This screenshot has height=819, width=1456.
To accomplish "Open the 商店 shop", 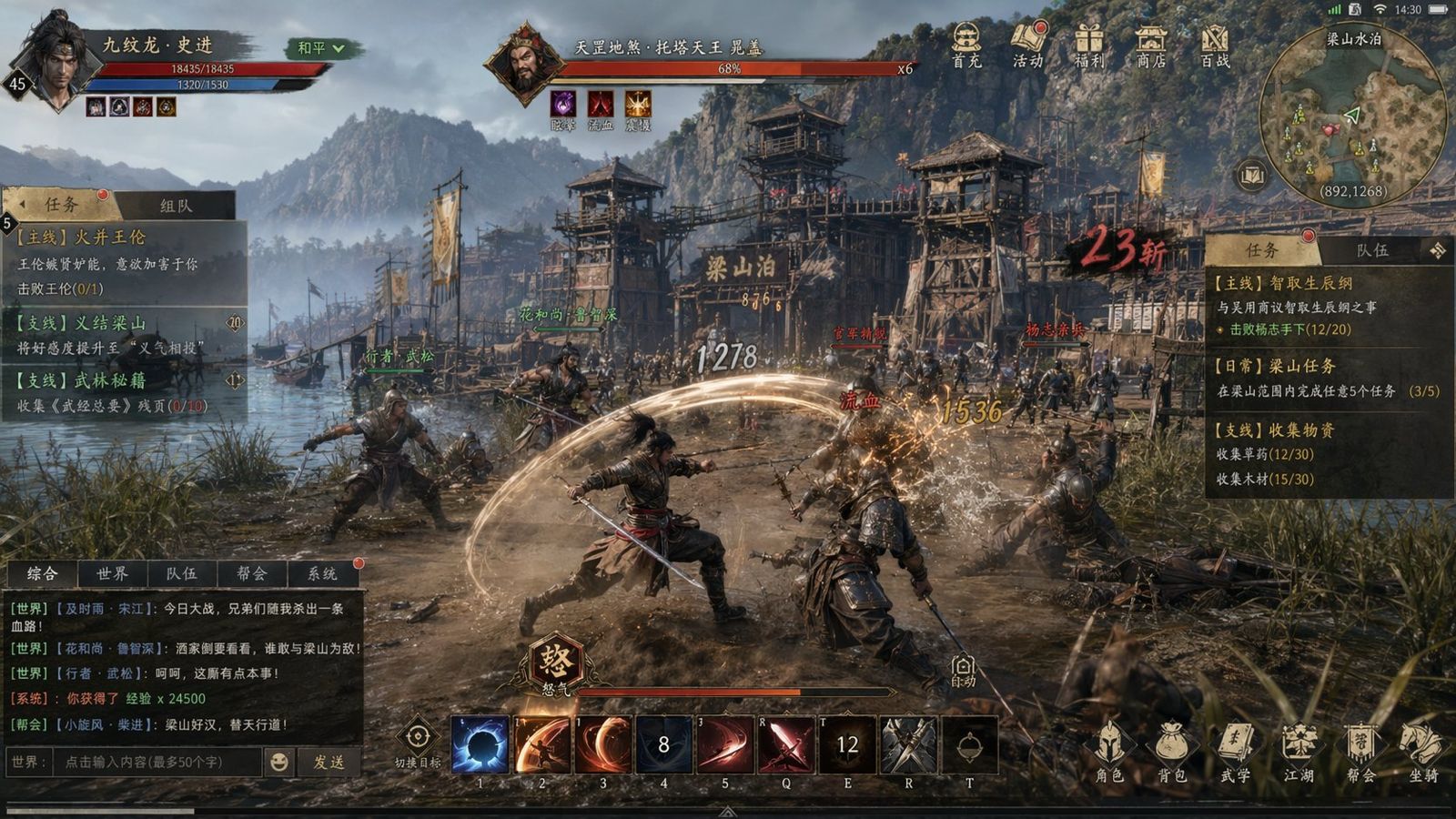I will coord(1151,45).
